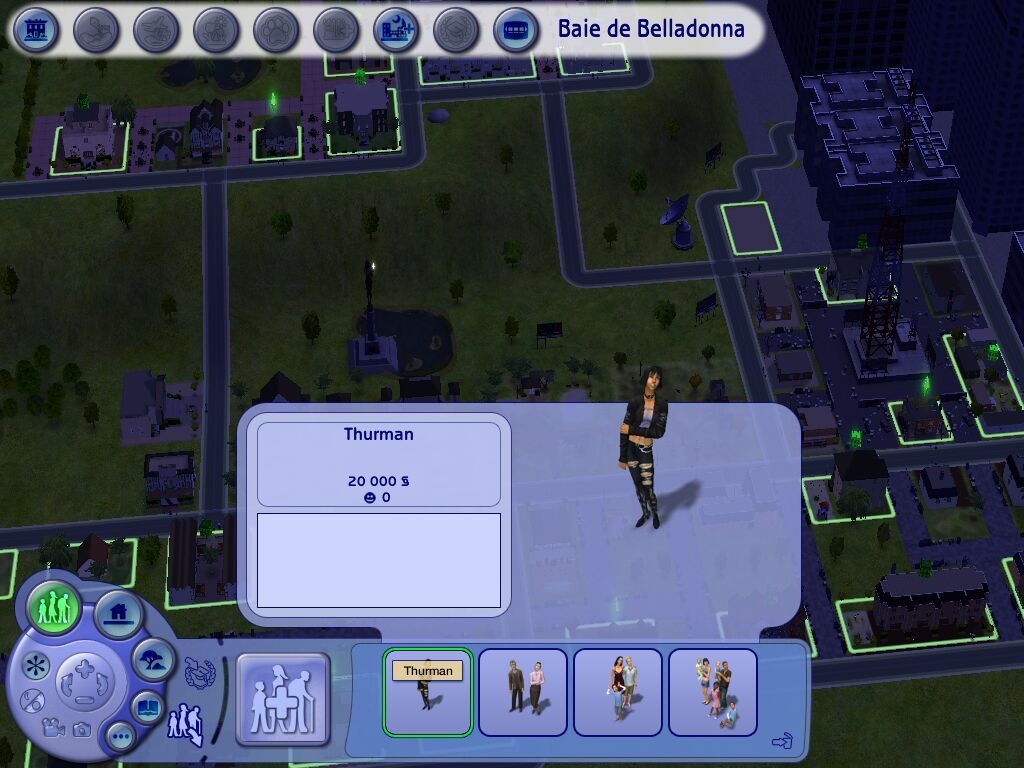Open the Downtown night skyline icon
Viewport: 1024px width, 768px height.
tap(396, 30)
